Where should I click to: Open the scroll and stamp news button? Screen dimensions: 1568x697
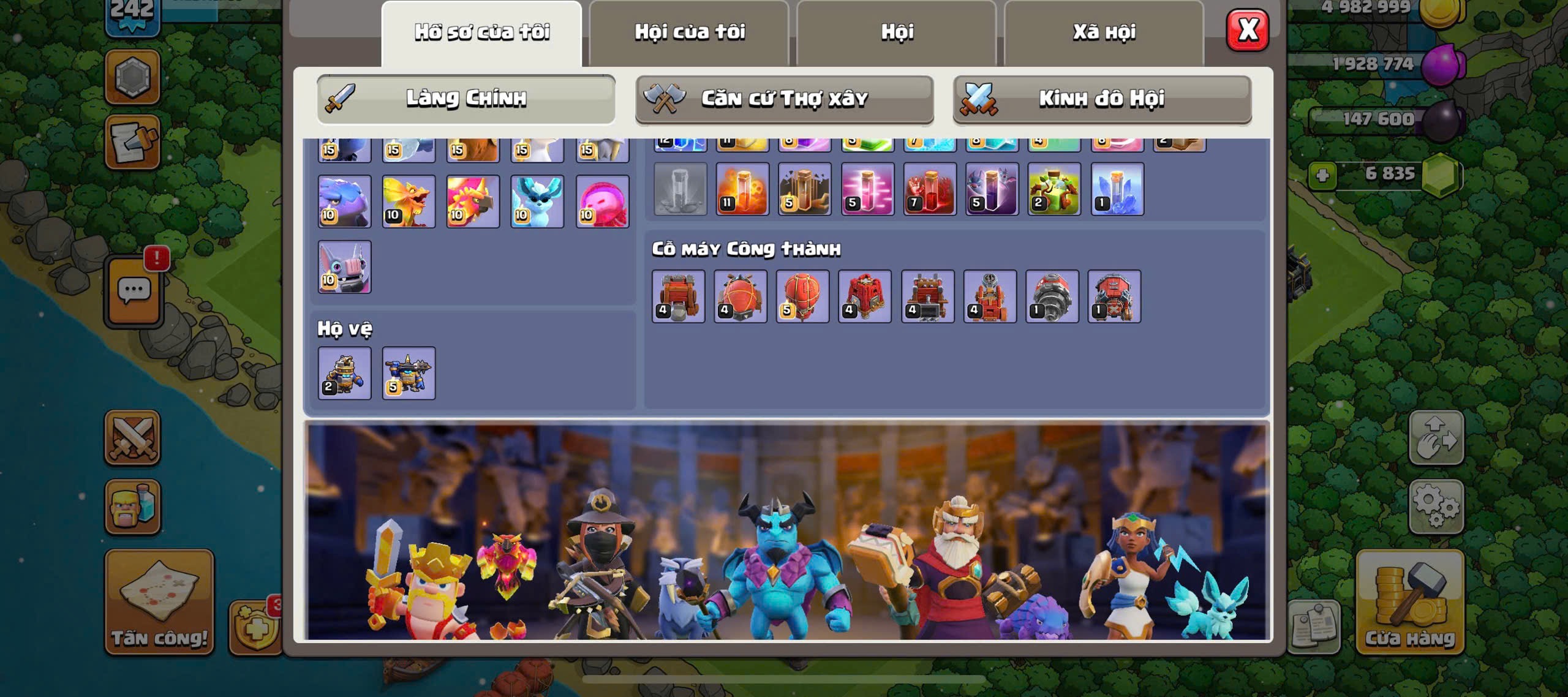tap(132, 142)
